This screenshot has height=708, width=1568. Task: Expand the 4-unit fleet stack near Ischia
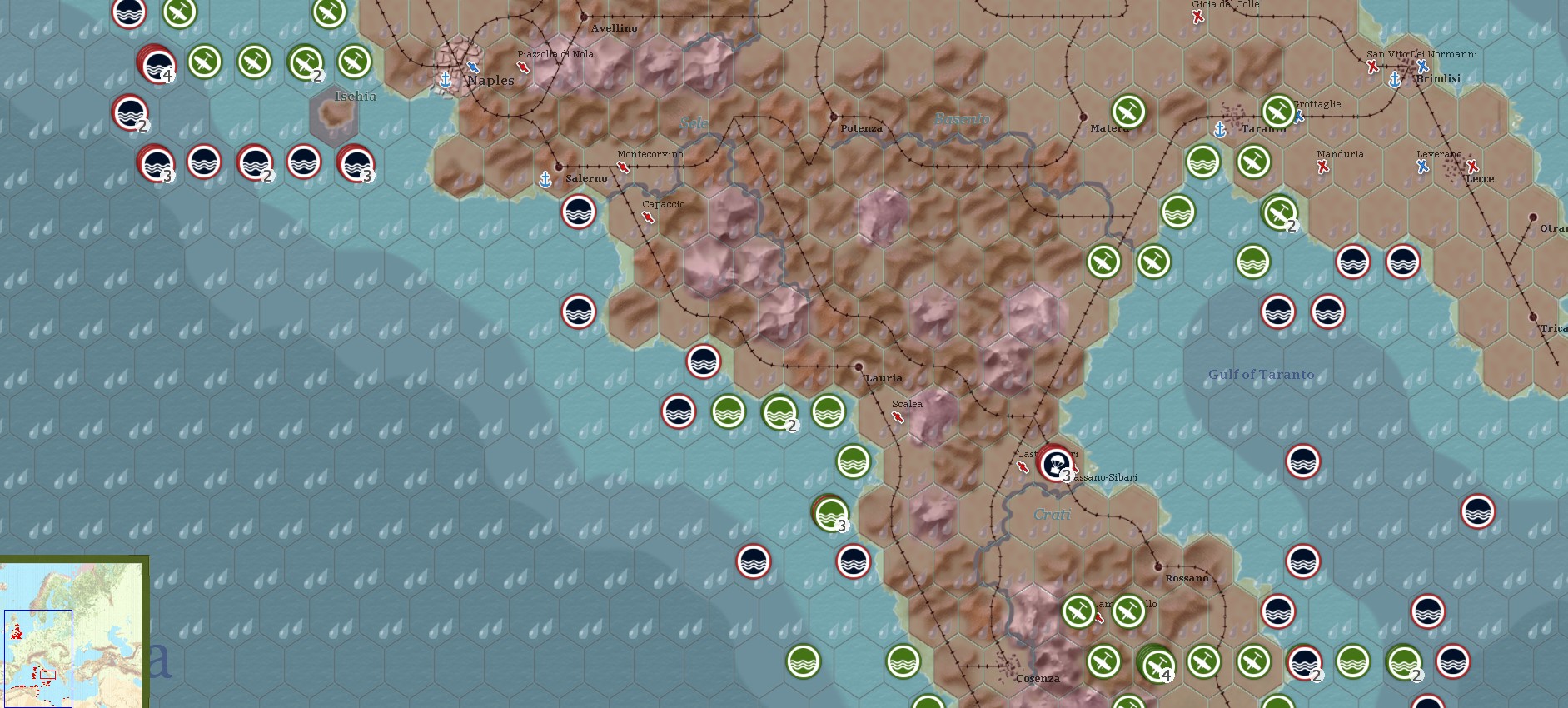(157, 64)
